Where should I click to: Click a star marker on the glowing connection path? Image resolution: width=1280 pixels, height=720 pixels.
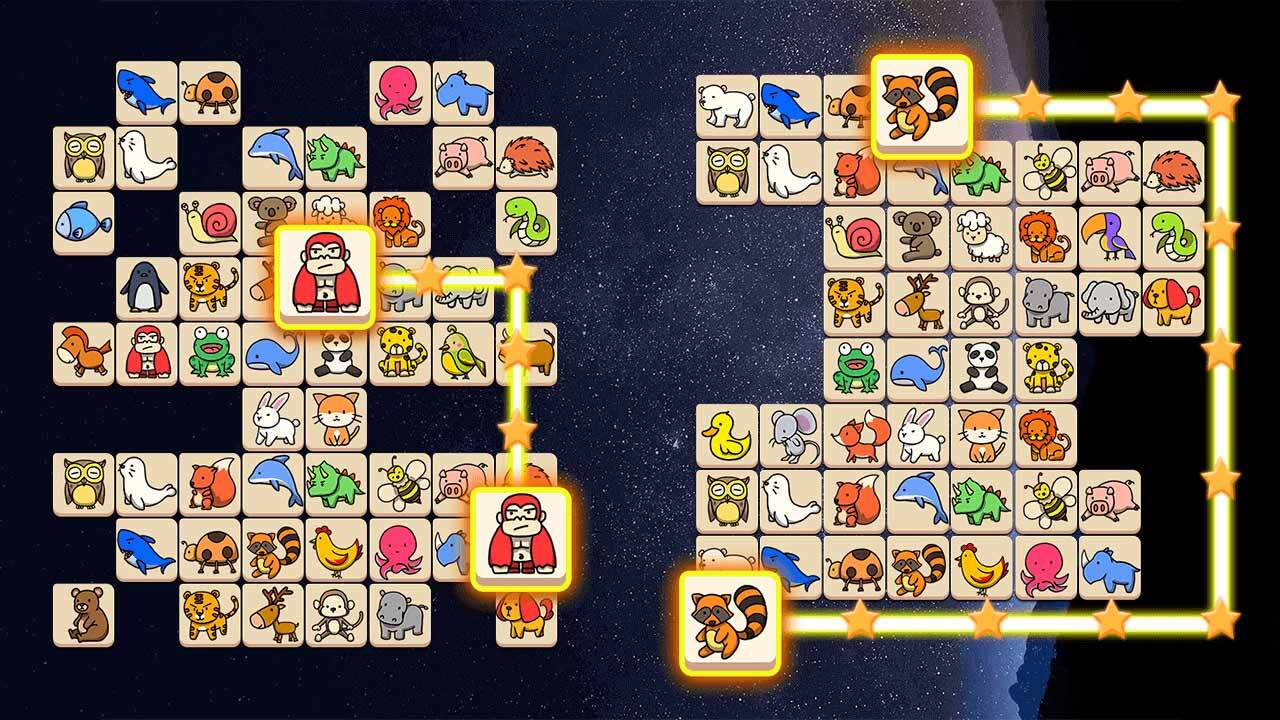pos(1030,100)
